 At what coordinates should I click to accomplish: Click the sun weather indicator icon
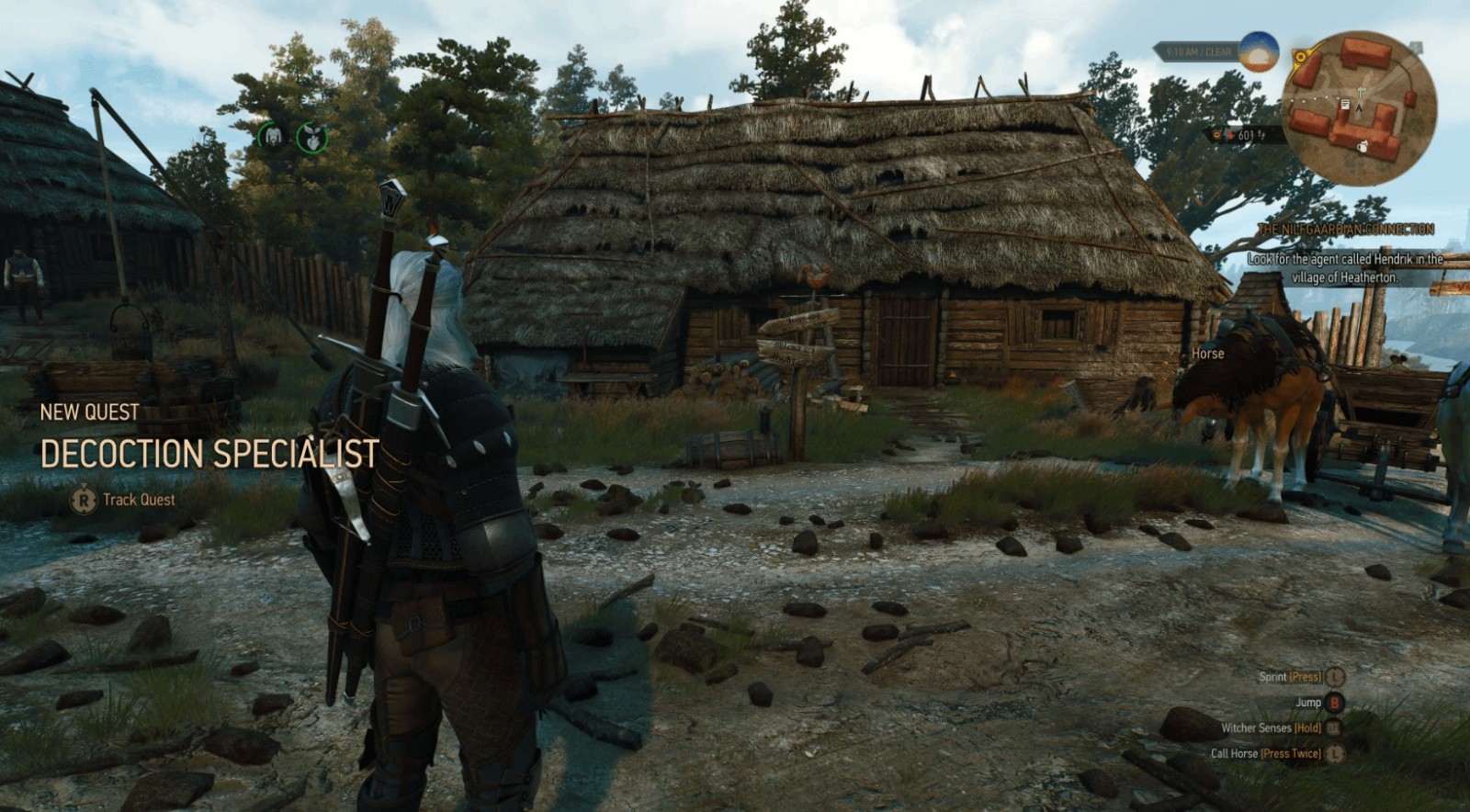pyautogui.click(x=1259, y=51)
